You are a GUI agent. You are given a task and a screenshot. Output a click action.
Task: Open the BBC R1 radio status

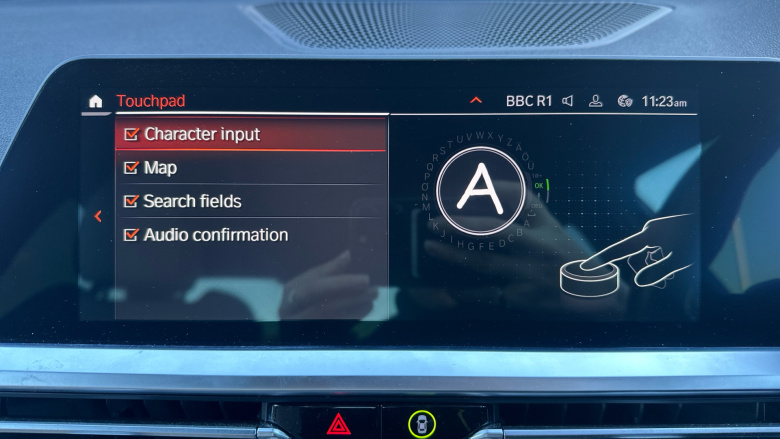528,101
